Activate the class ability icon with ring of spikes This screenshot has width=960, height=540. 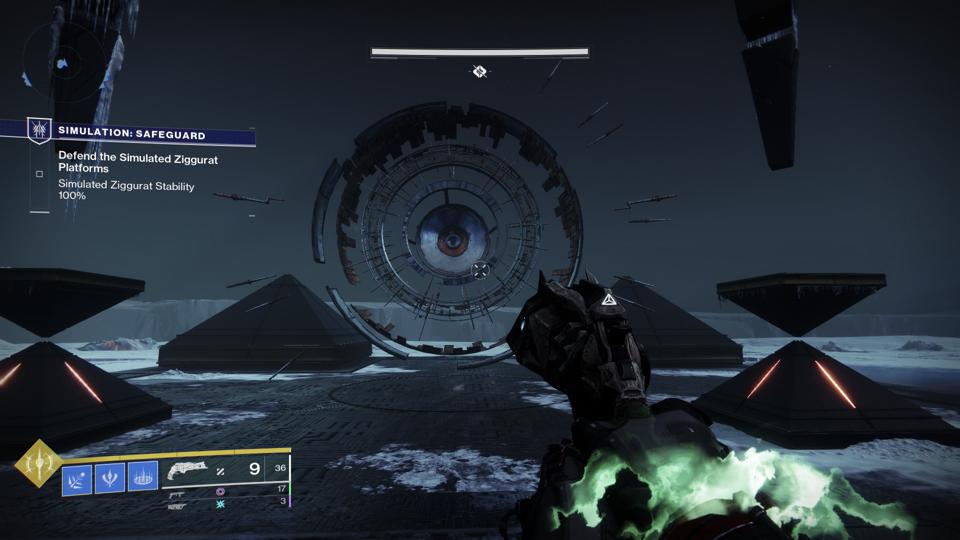pos(143,480)
